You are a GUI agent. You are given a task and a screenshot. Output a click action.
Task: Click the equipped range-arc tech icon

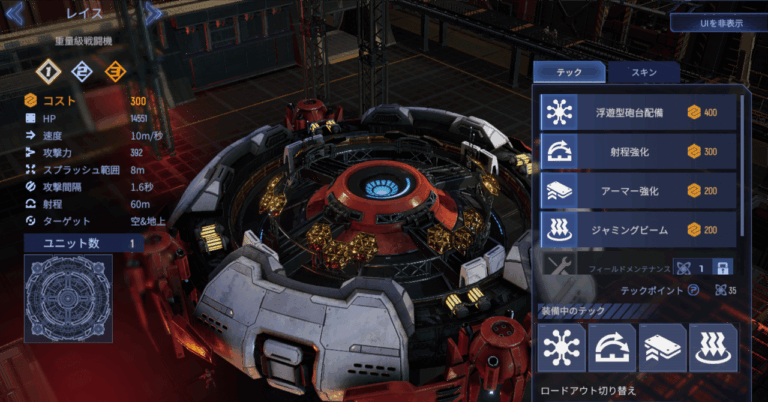[x=611, y=346]
